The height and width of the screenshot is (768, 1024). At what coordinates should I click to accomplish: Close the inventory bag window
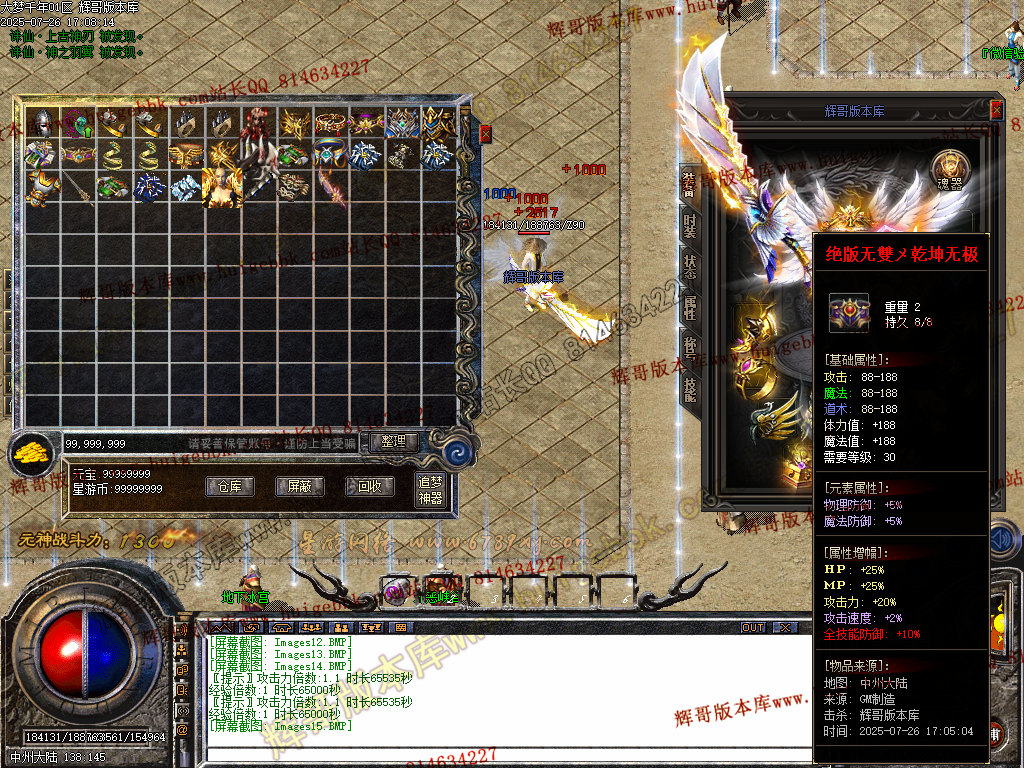tap(486, 133)
